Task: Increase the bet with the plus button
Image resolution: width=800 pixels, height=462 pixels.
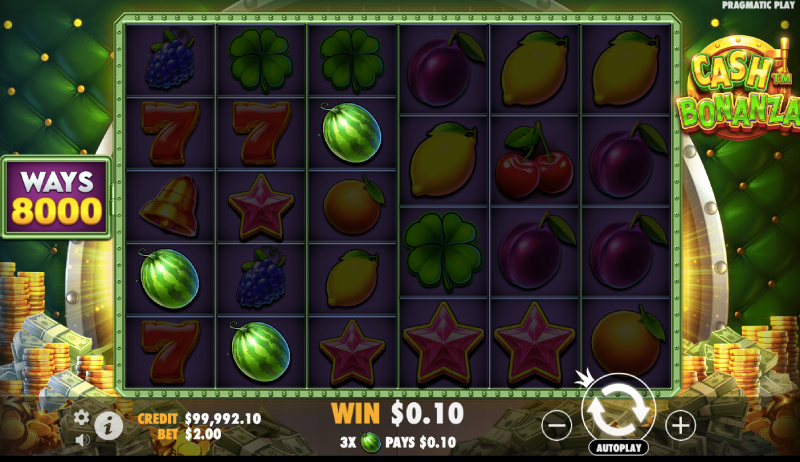Action: [x=680, y=425]
